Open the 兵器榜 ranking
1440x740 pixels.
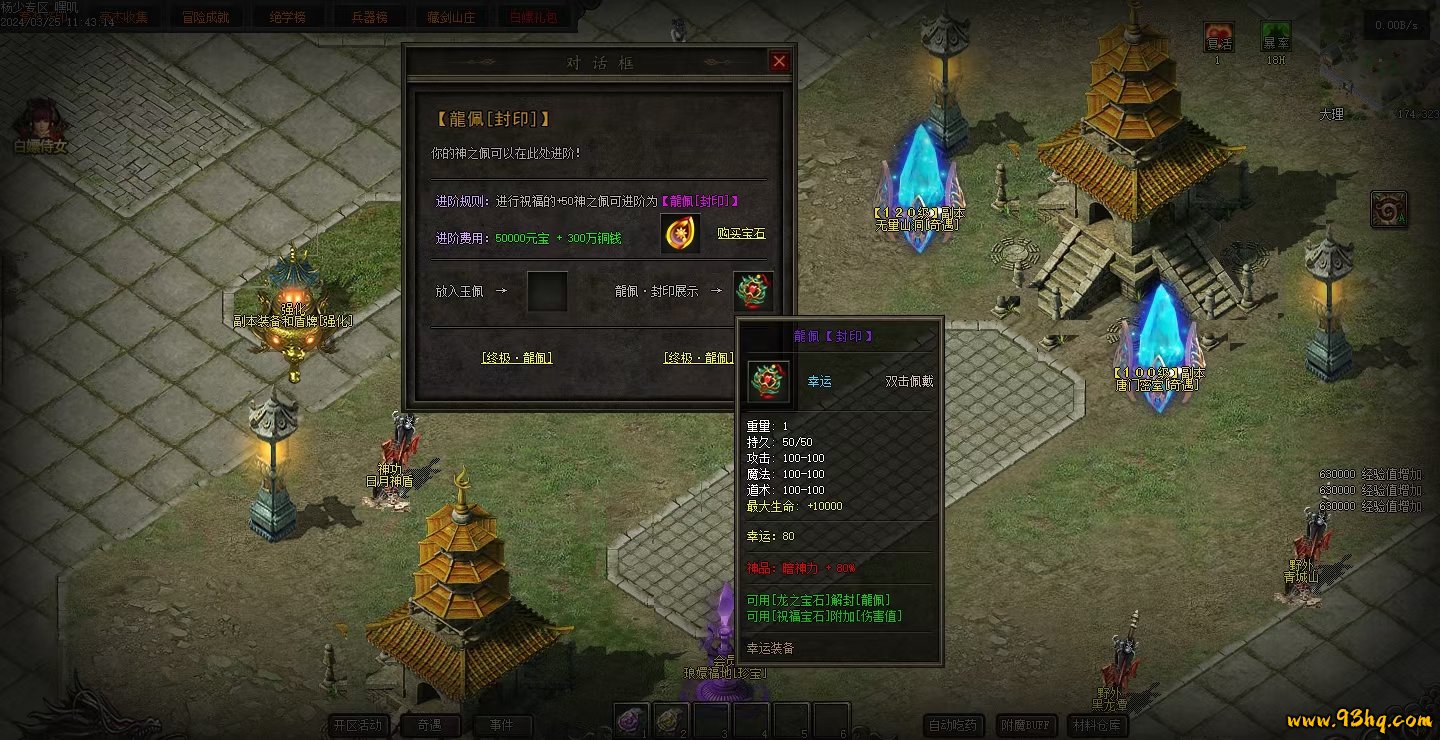tap(369, 17)
